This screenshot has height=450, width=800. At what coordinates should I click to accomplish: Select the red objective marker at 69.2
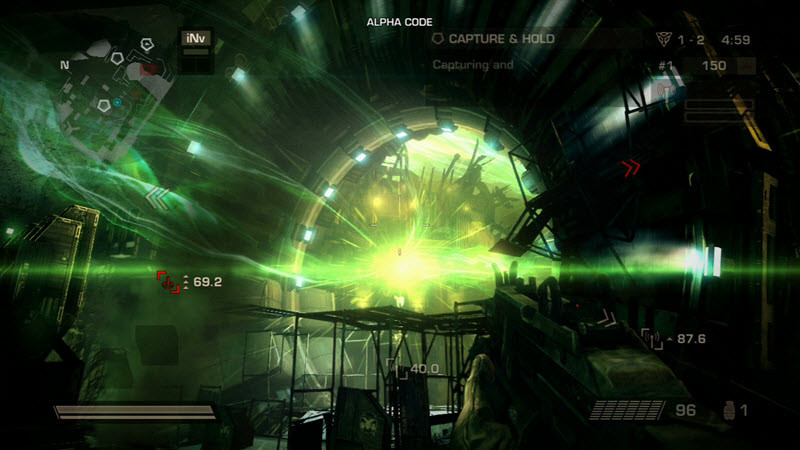pos(168,282)
